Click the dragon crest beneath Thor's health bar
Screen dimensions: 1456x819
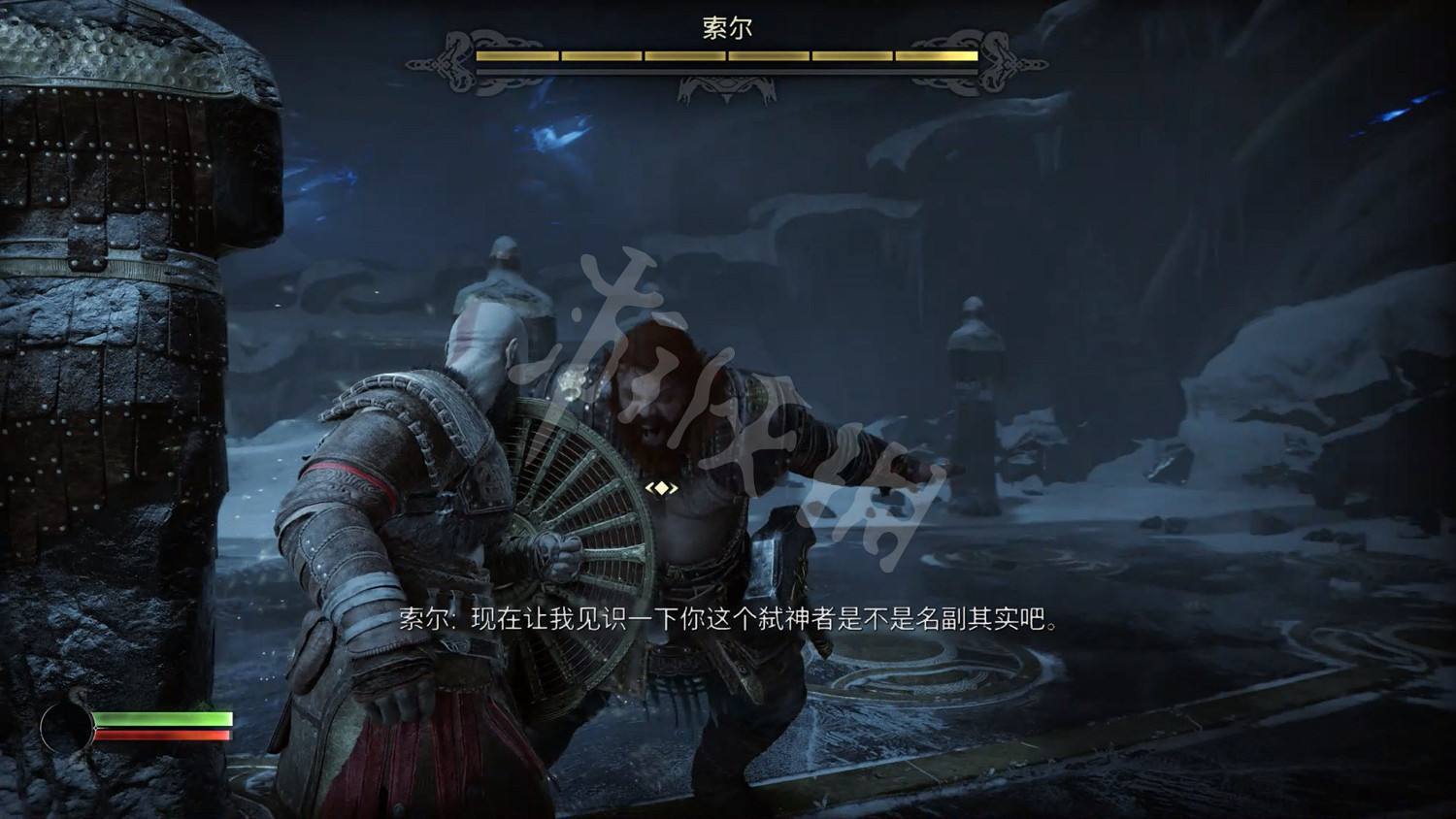[x=725, y=89]
